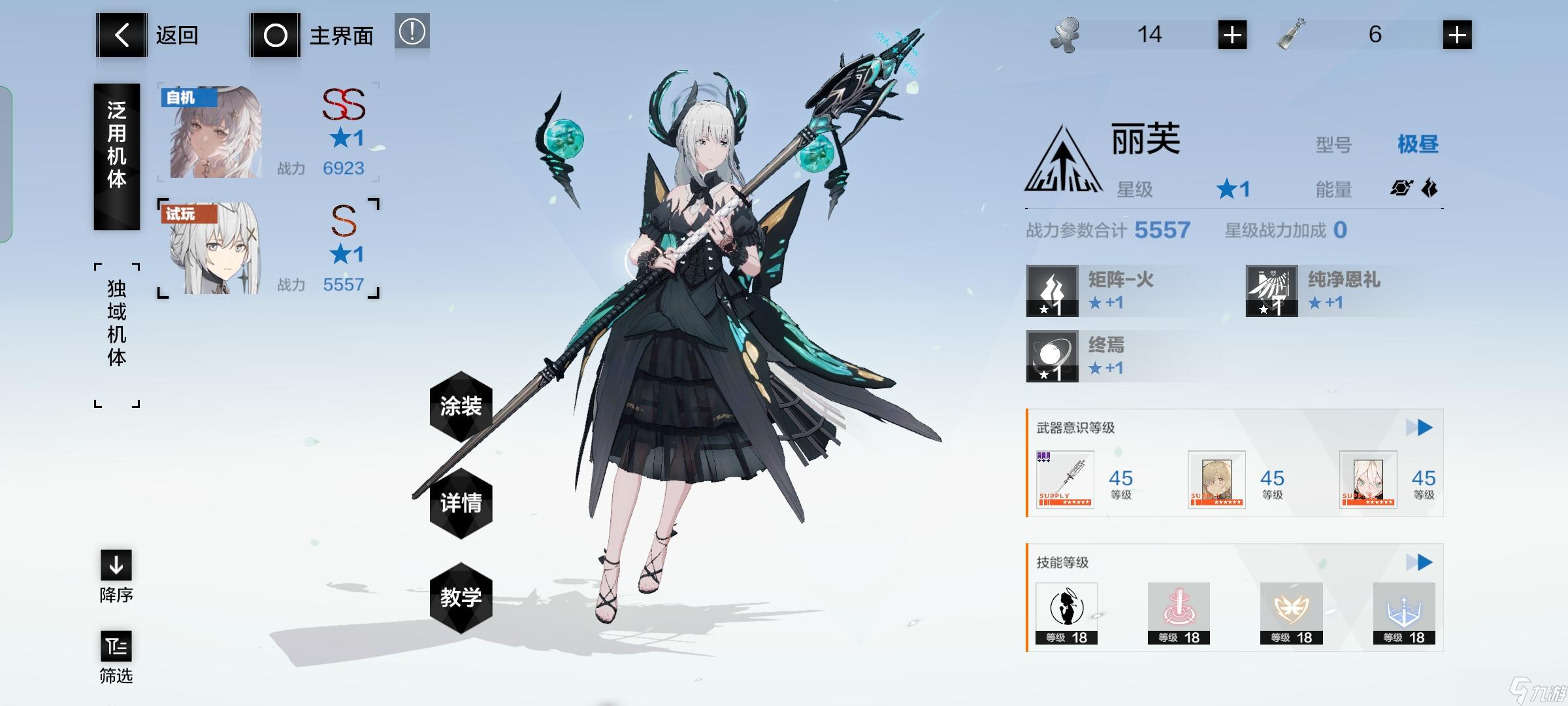Toggle the 降序 sort order
1568x706 pixels.
pyautogui.click(x=116, y=575)
